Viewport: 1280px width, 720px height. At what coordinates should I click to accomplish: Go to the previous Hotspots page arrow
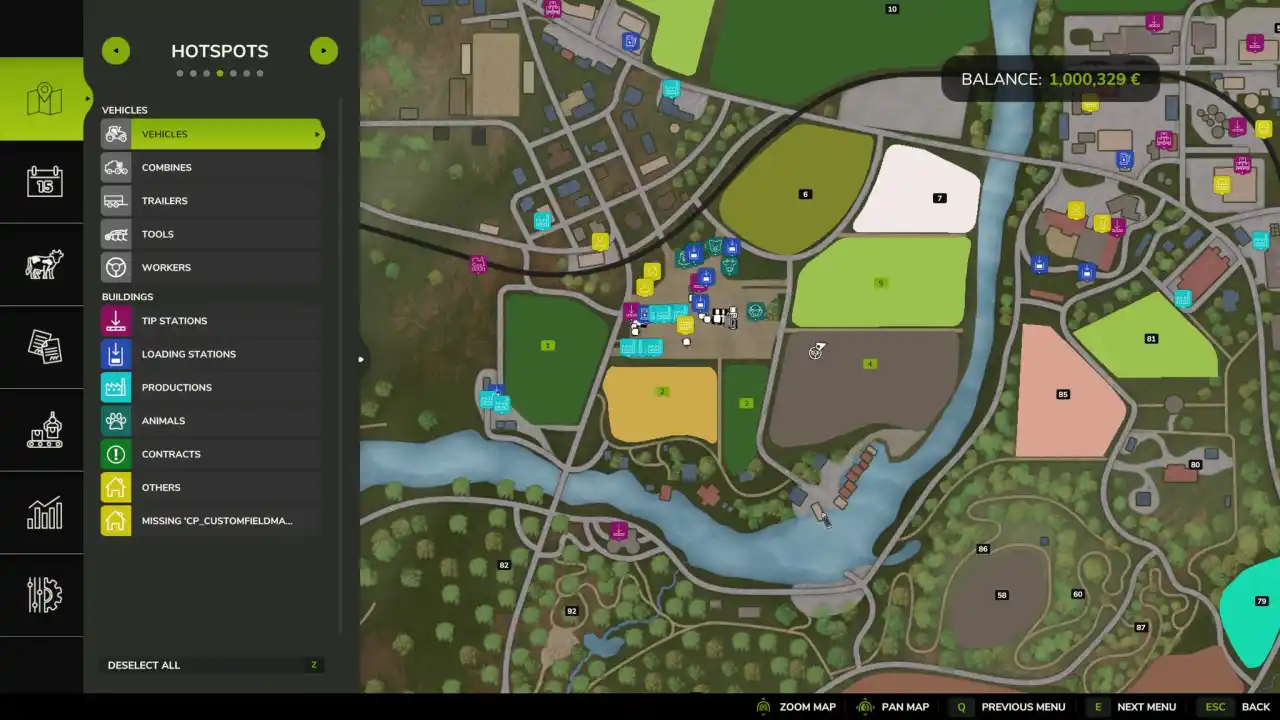point(116,51)
